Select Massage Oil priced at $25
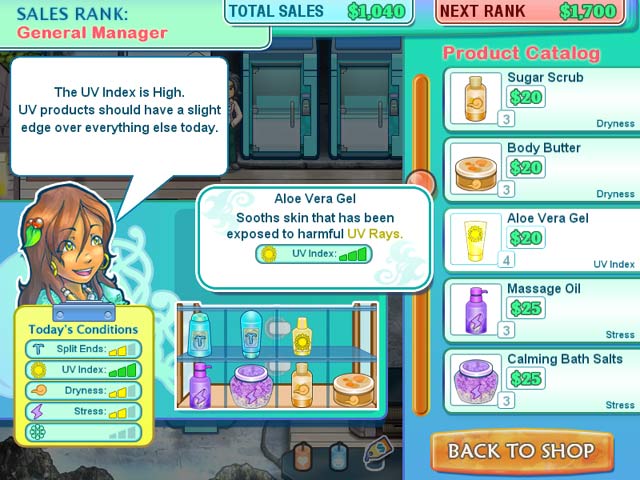 click(541, 309)
